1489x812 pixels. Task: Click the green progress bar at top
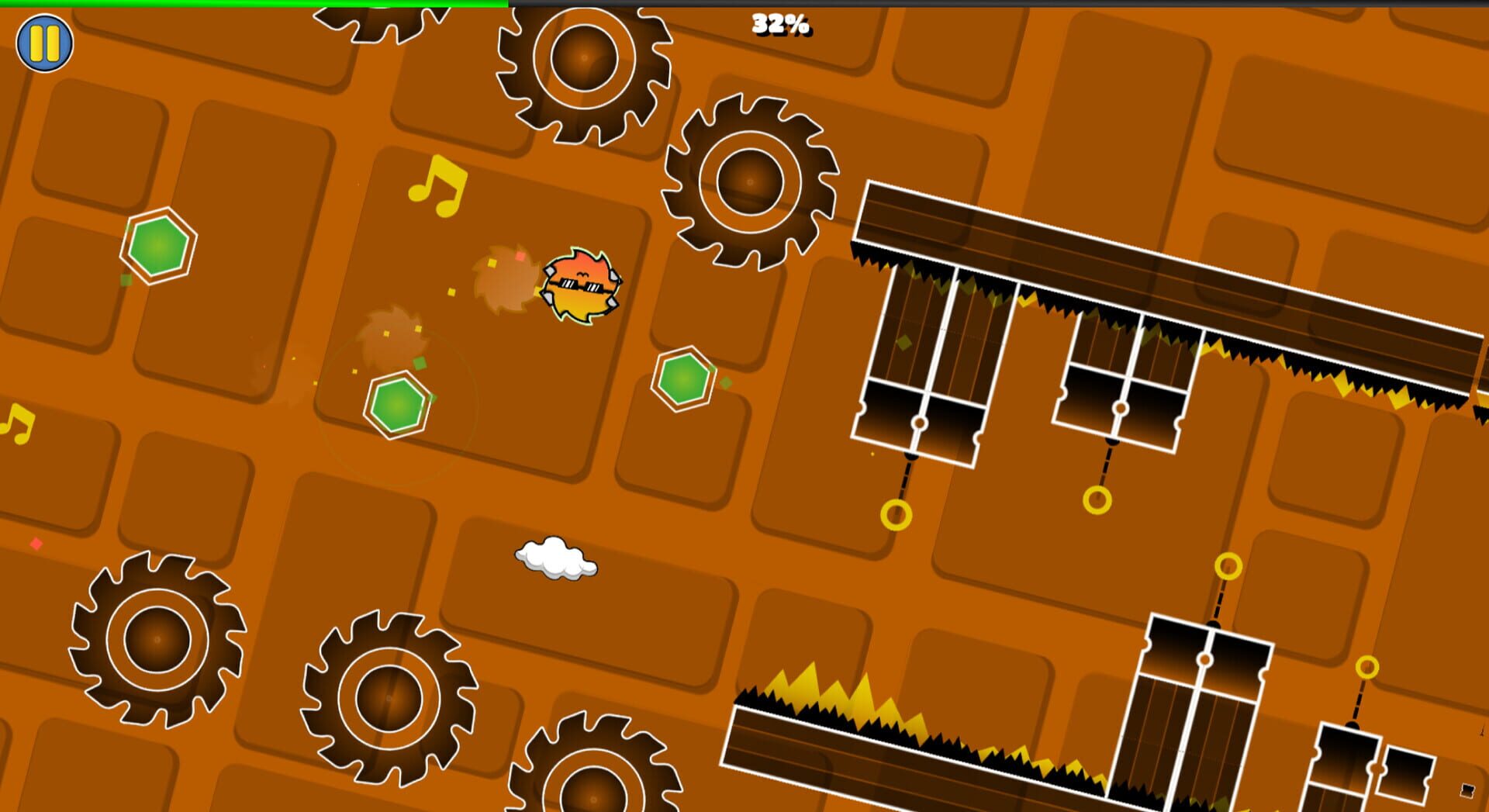point(248,4)
